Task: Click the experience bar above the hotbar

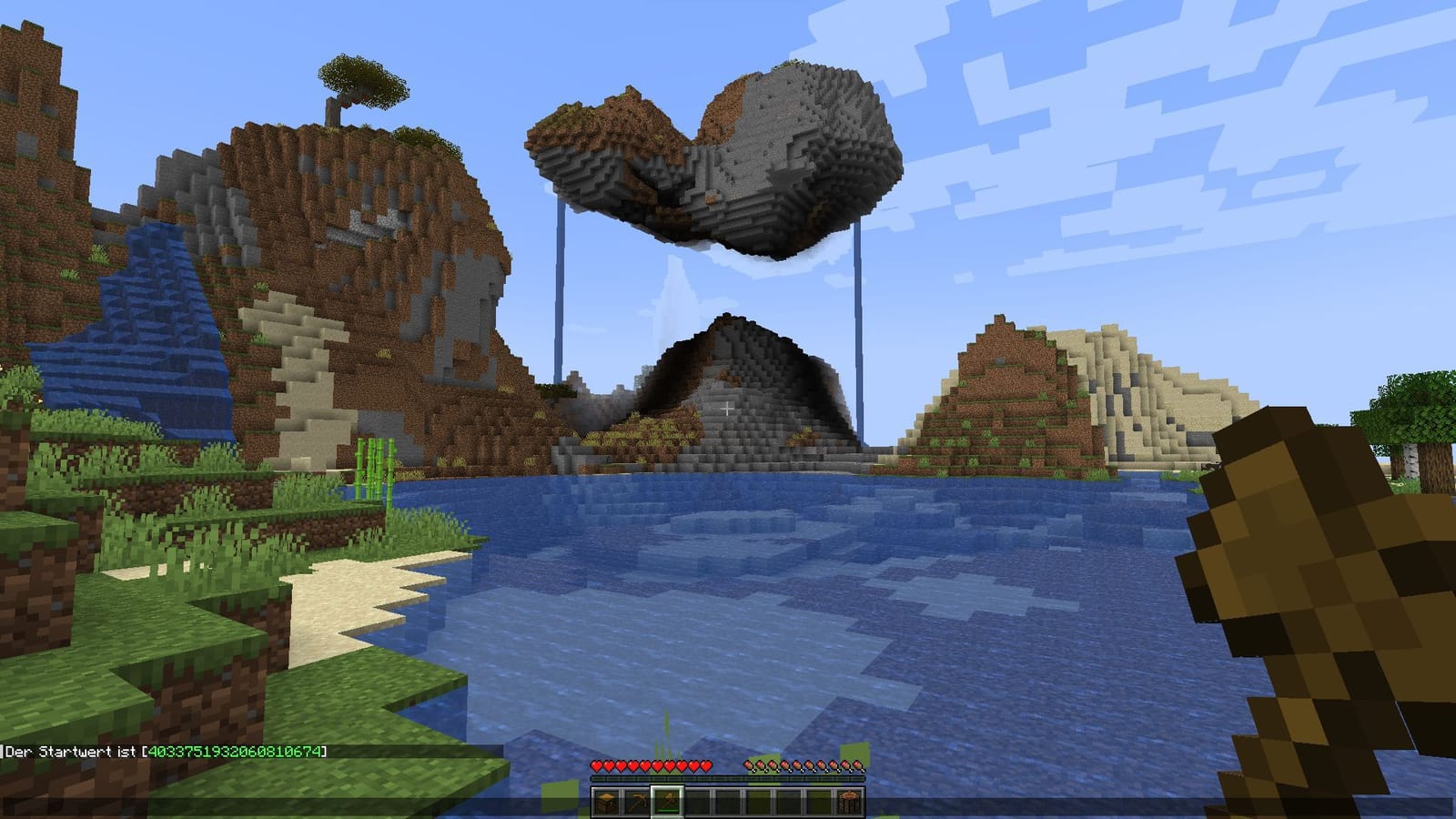Action: pos(728,779)
